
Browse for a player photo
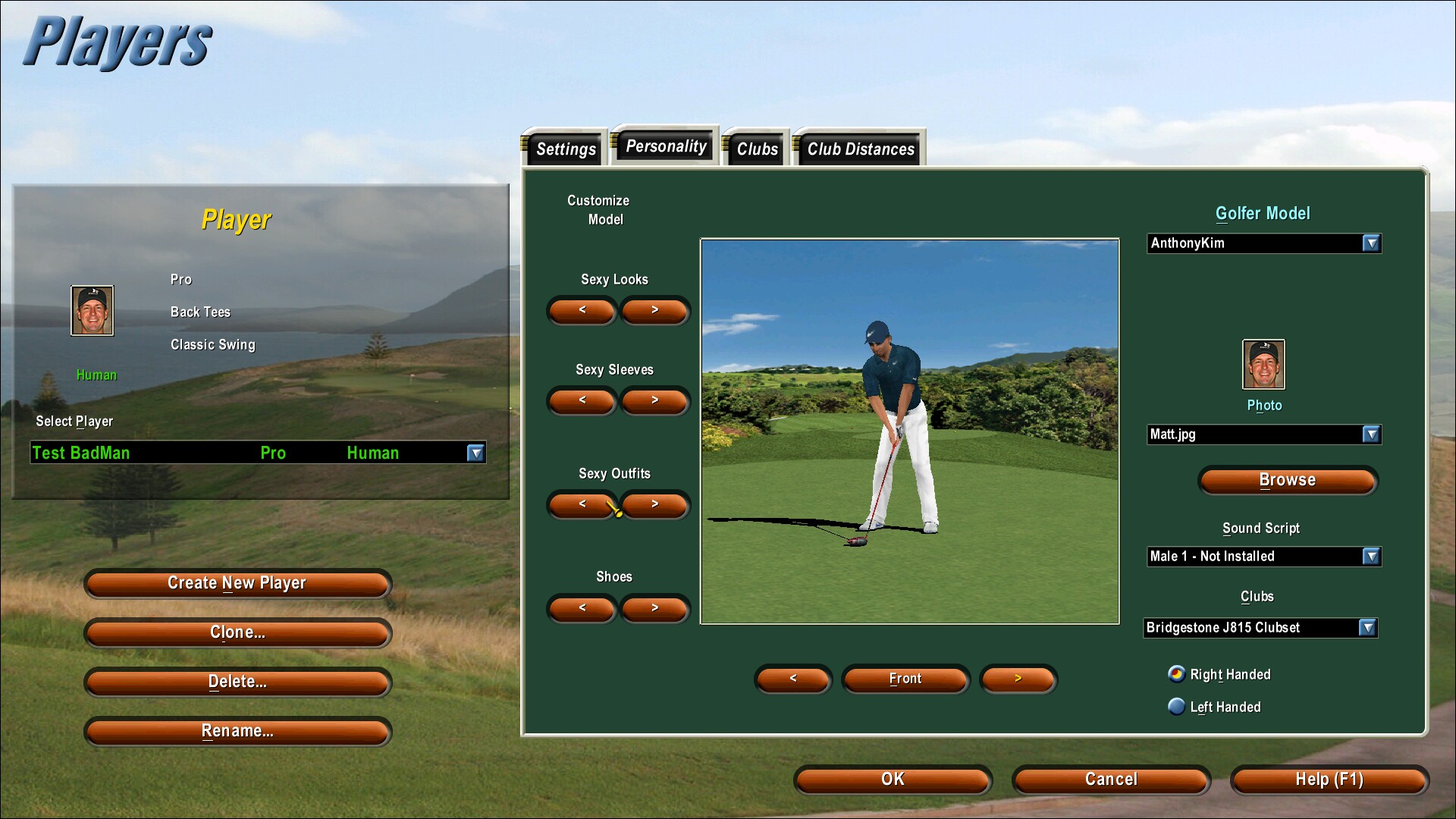click(x=1287, y=480)
